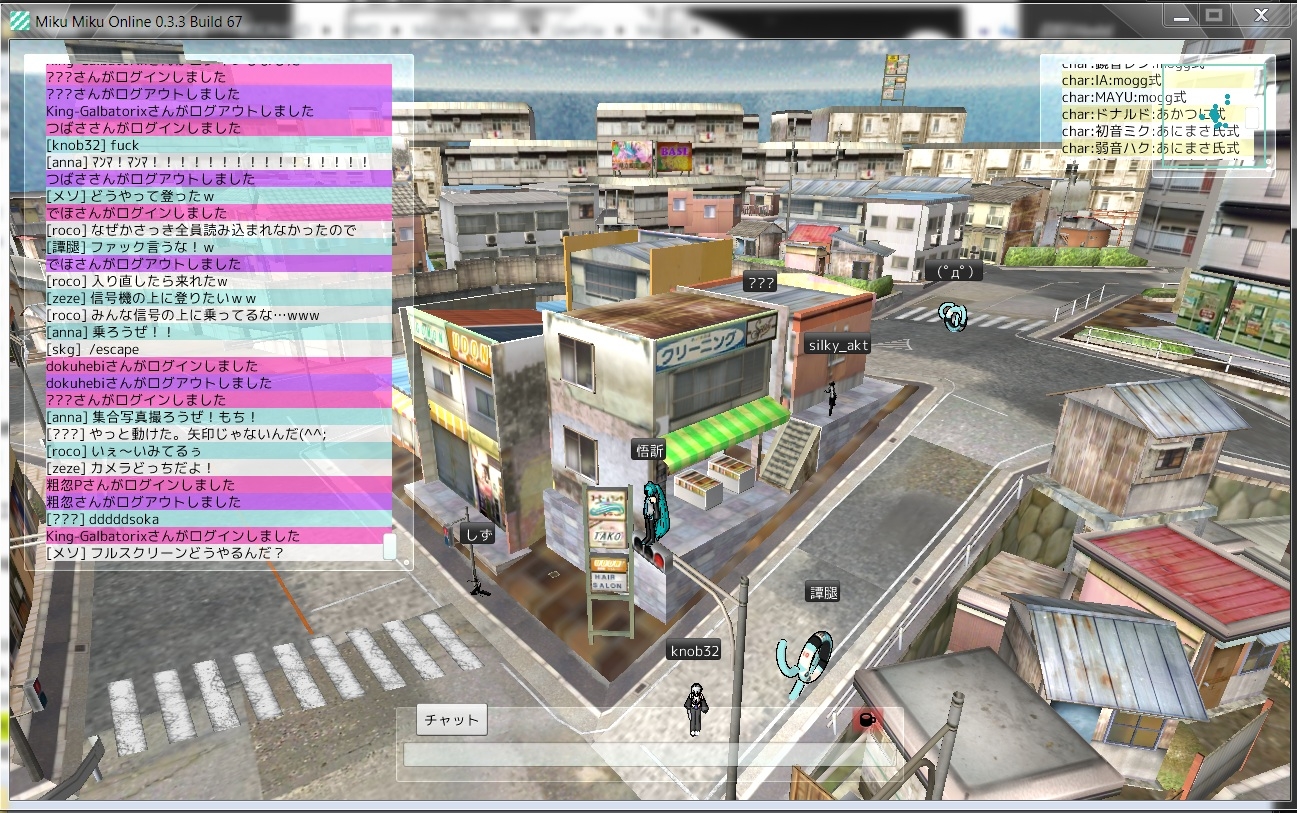Viewport: 1297px width, 813px height.
Task: Click the character list scrollbar handle
Action: point(1251,115)
